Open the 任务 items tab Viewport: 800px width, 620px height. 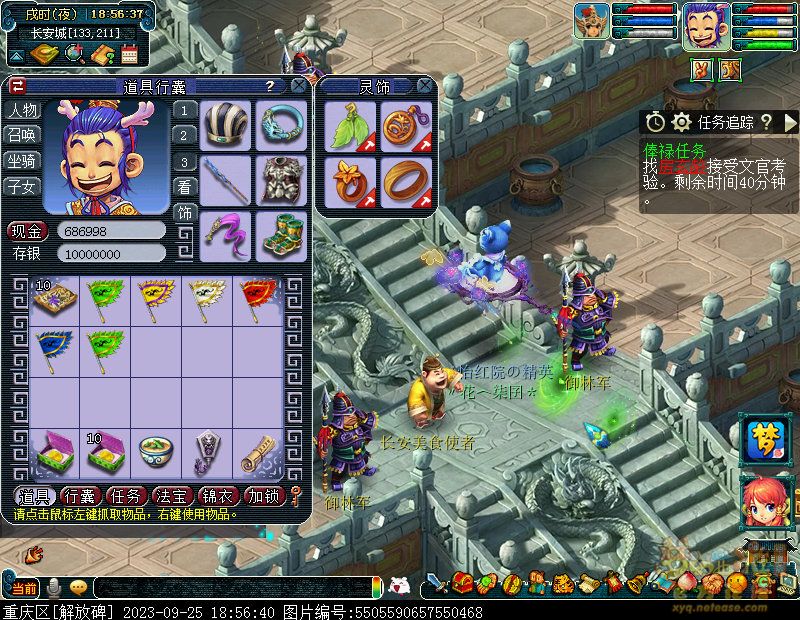(x=126, y=495)
